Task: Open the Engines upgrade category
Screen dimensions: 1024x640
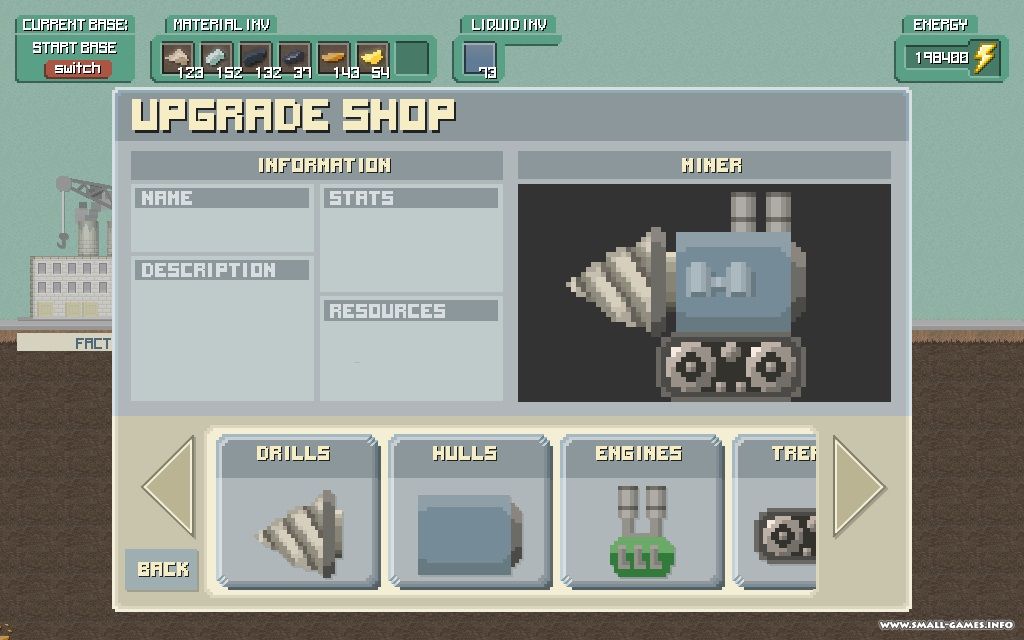Action: click(640, 511)
